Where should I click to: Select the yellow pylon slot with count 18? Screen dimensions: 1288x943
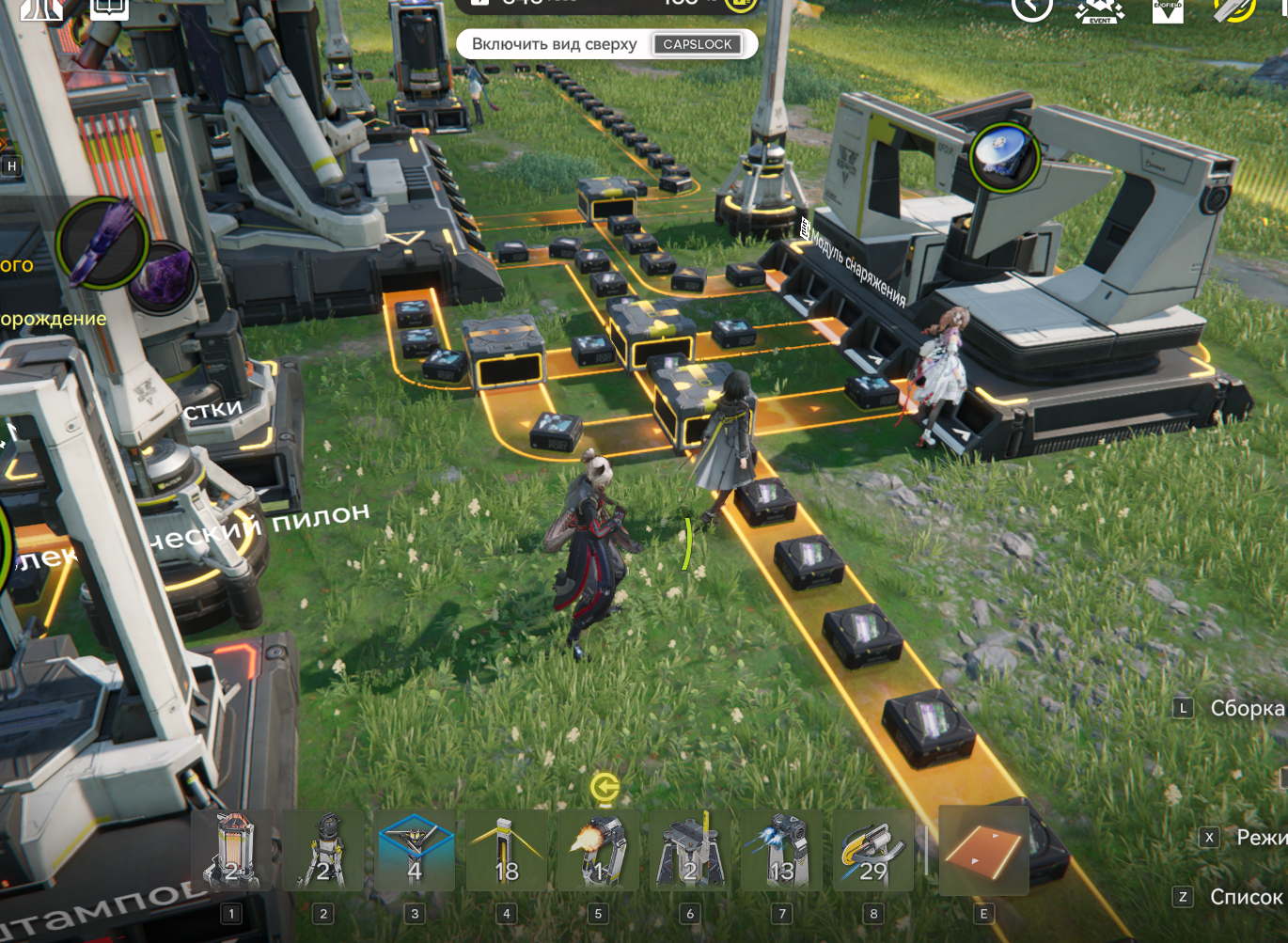[x=506, y=850]
